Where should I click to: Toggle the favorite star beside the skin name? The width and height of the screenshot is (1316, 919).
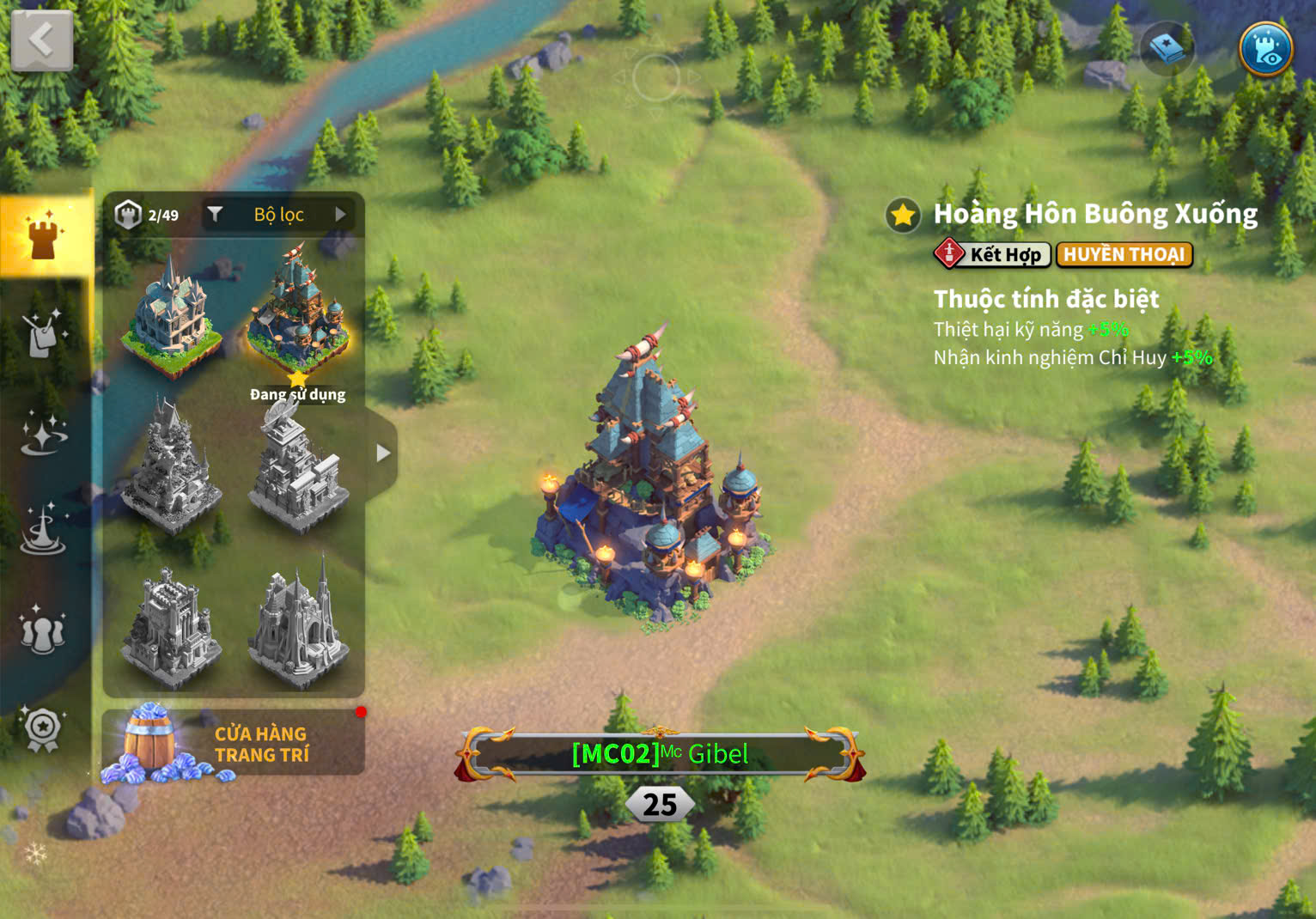[903, 215]
